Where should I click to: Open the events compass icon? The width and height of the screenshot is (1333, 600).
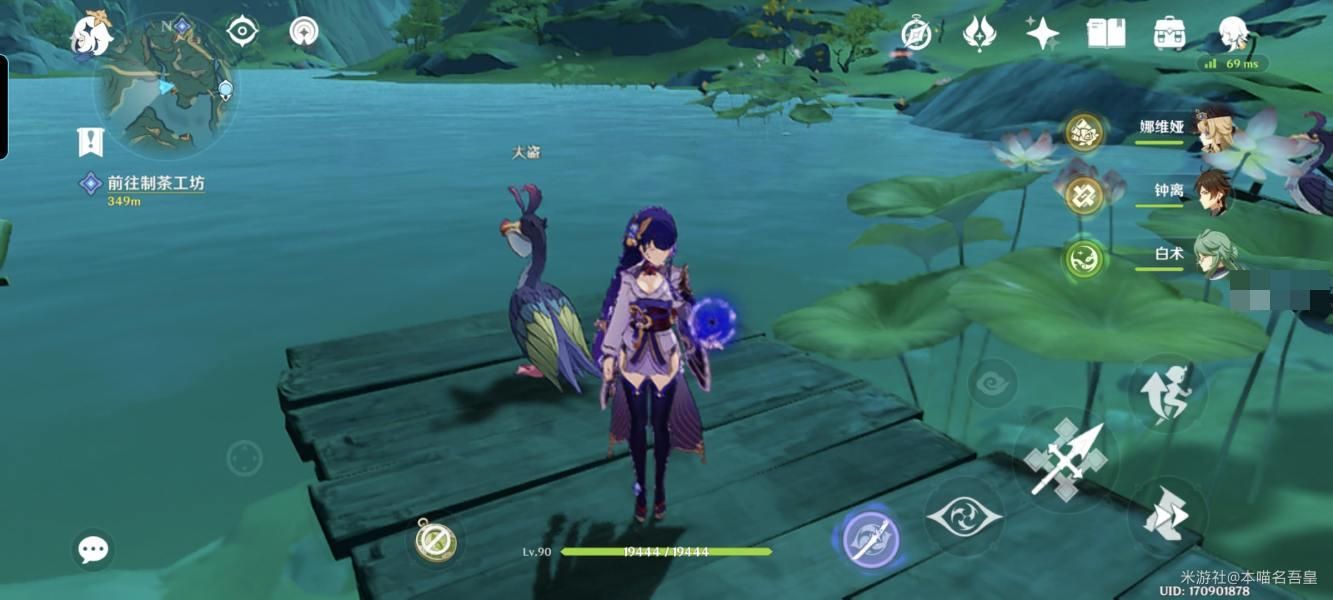[916, 33]
